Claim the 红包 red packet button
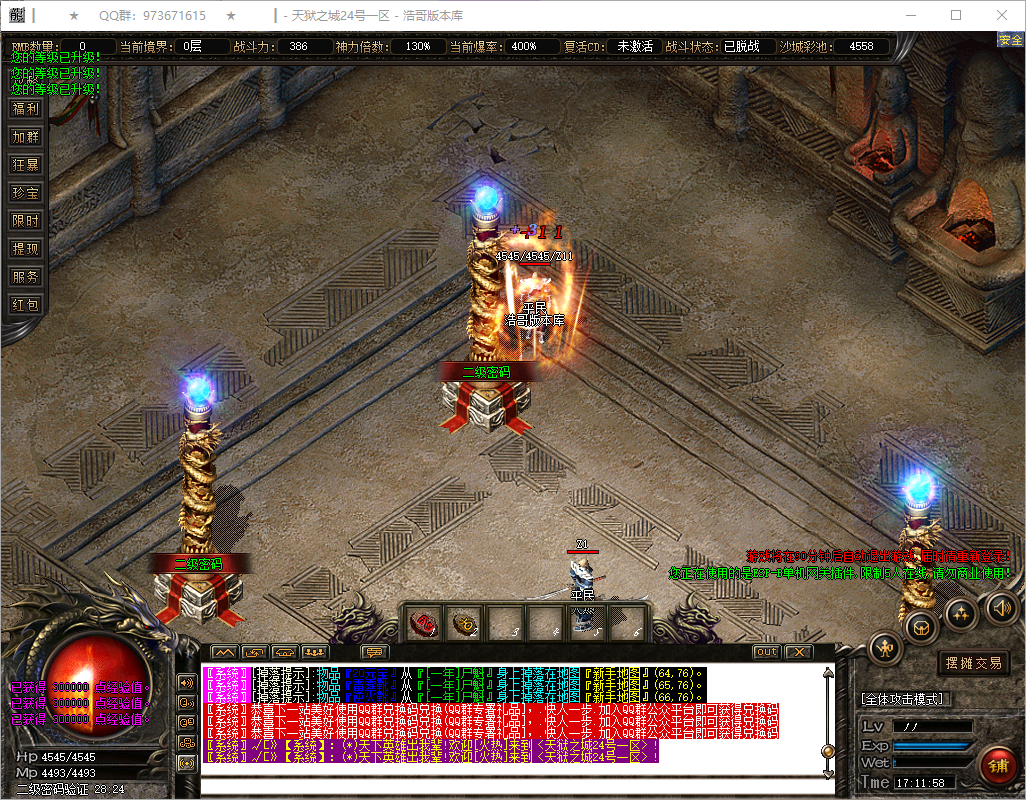 click(25, 305)
